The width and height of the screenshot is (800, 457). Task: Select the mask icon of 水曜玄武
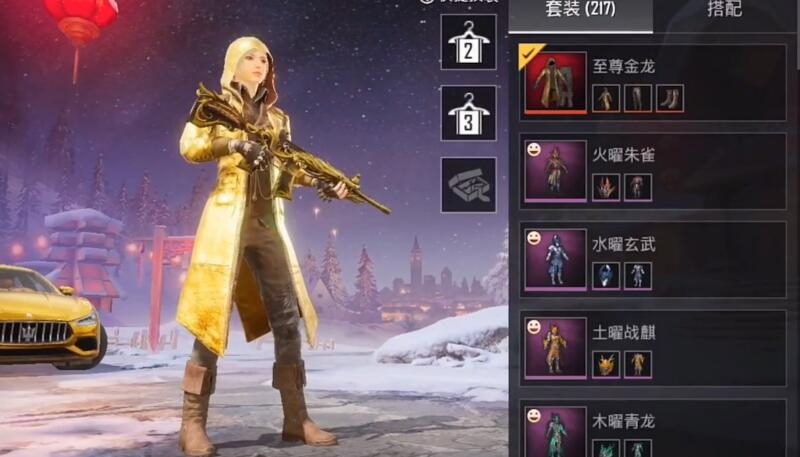(606, 275)
